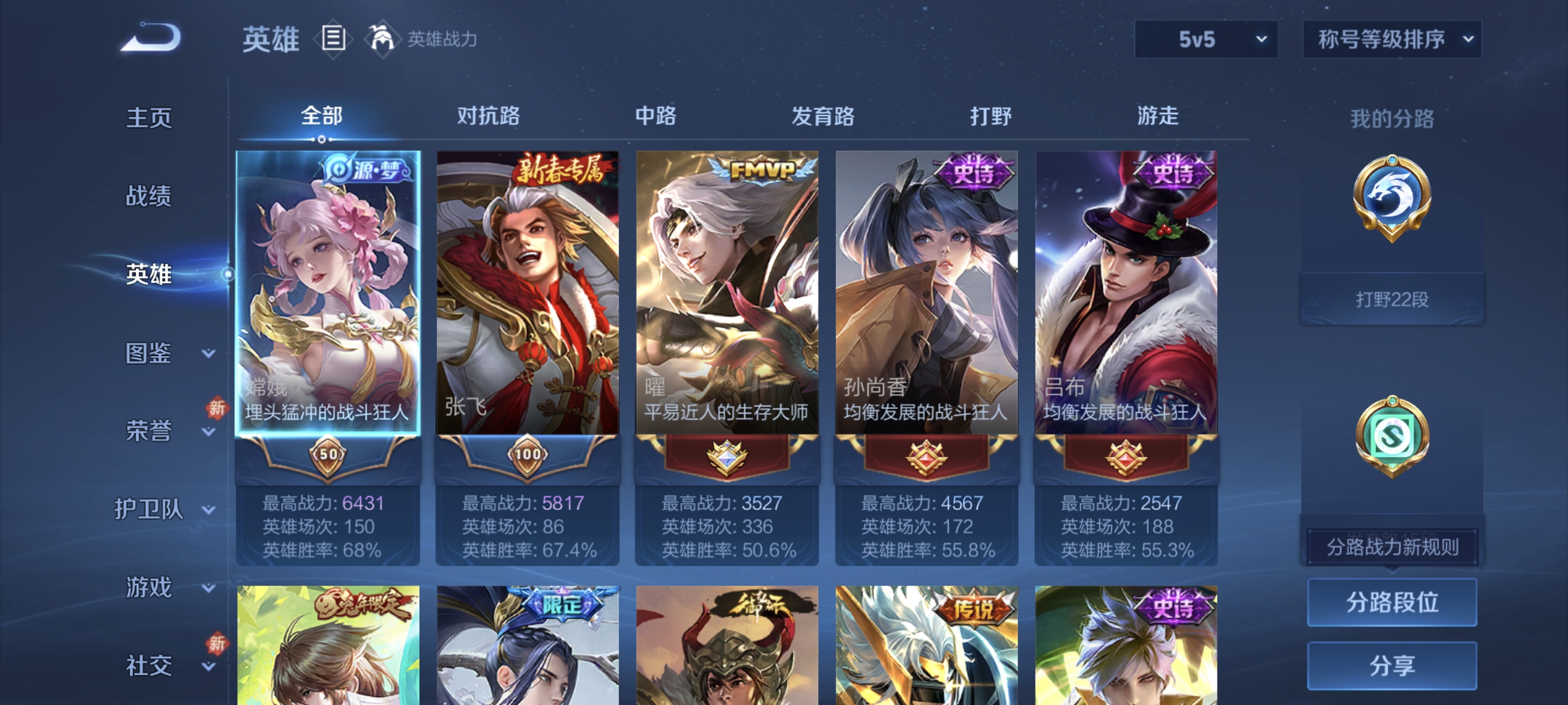Open the 5v5 mode dropdown
The image size is (1568, 705).
click(x=1204, y=38)
